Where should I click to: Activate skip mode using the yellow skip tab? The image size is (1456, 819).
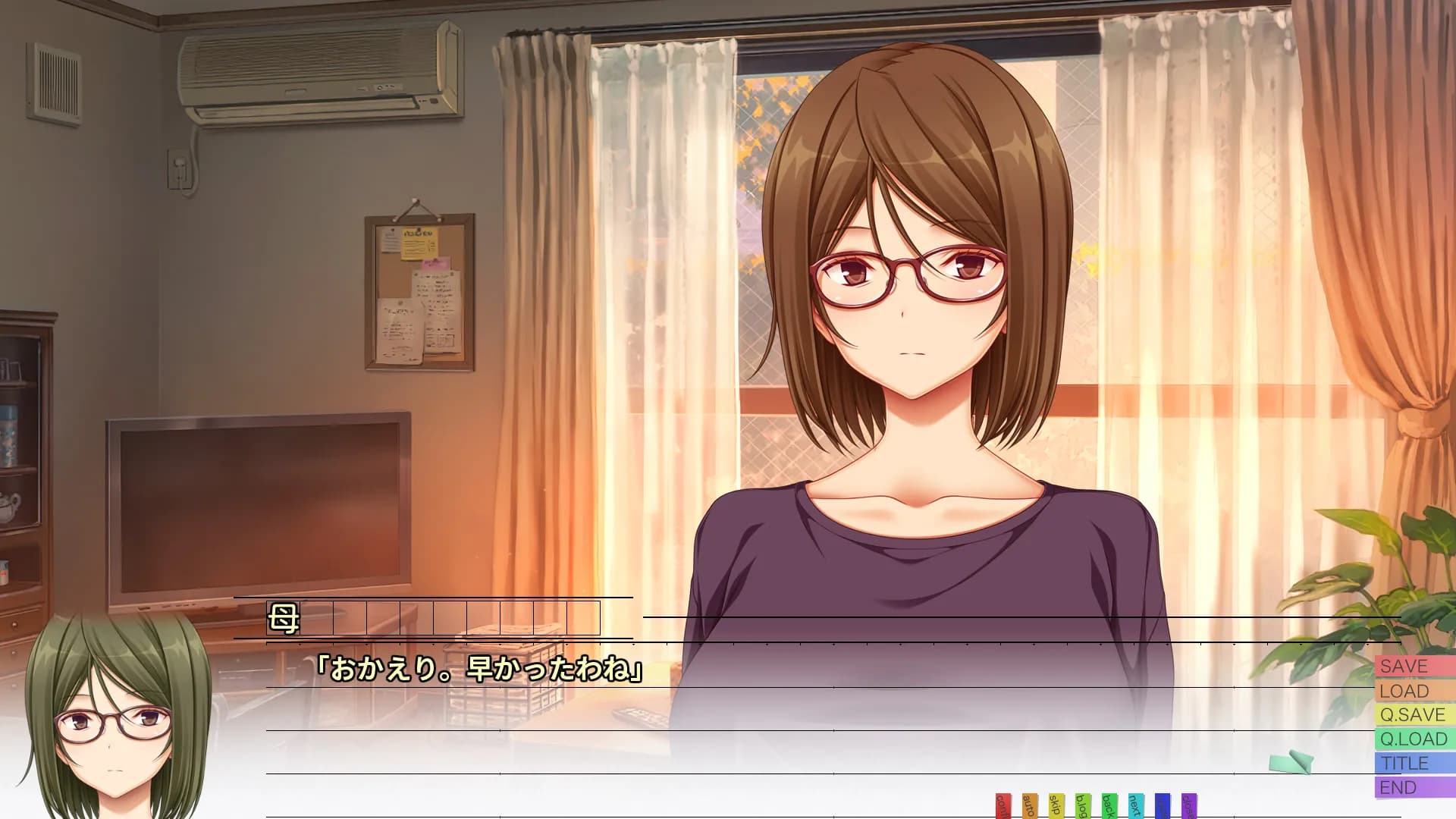pyautogui.click(x=1056, y=804)
